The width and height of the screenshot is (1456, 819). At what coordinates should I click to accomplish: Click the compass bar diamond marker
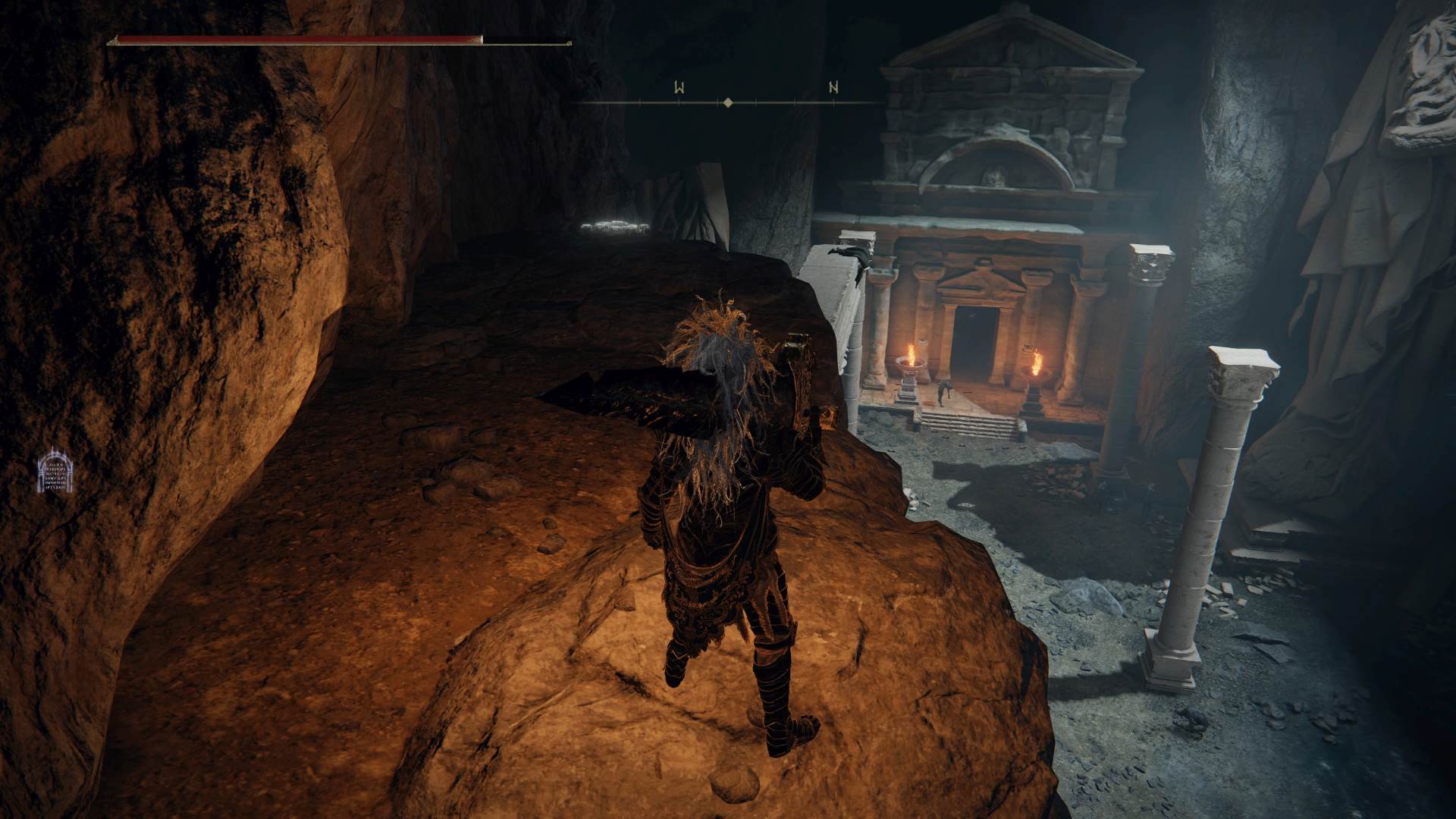click(728, 102)
